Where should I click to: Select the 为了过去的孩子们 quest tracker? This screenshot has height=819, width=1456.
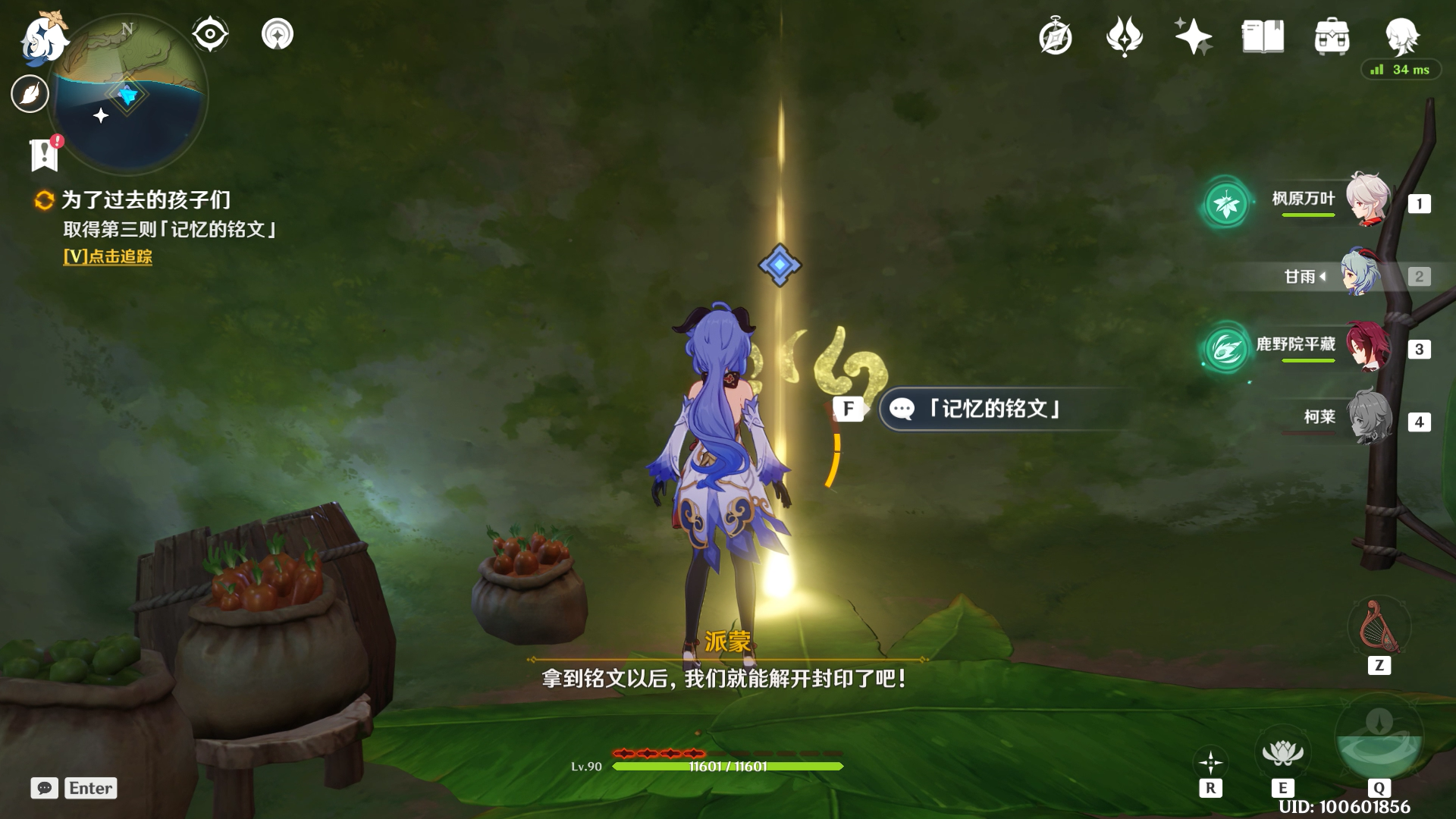(x=146, y=200)
